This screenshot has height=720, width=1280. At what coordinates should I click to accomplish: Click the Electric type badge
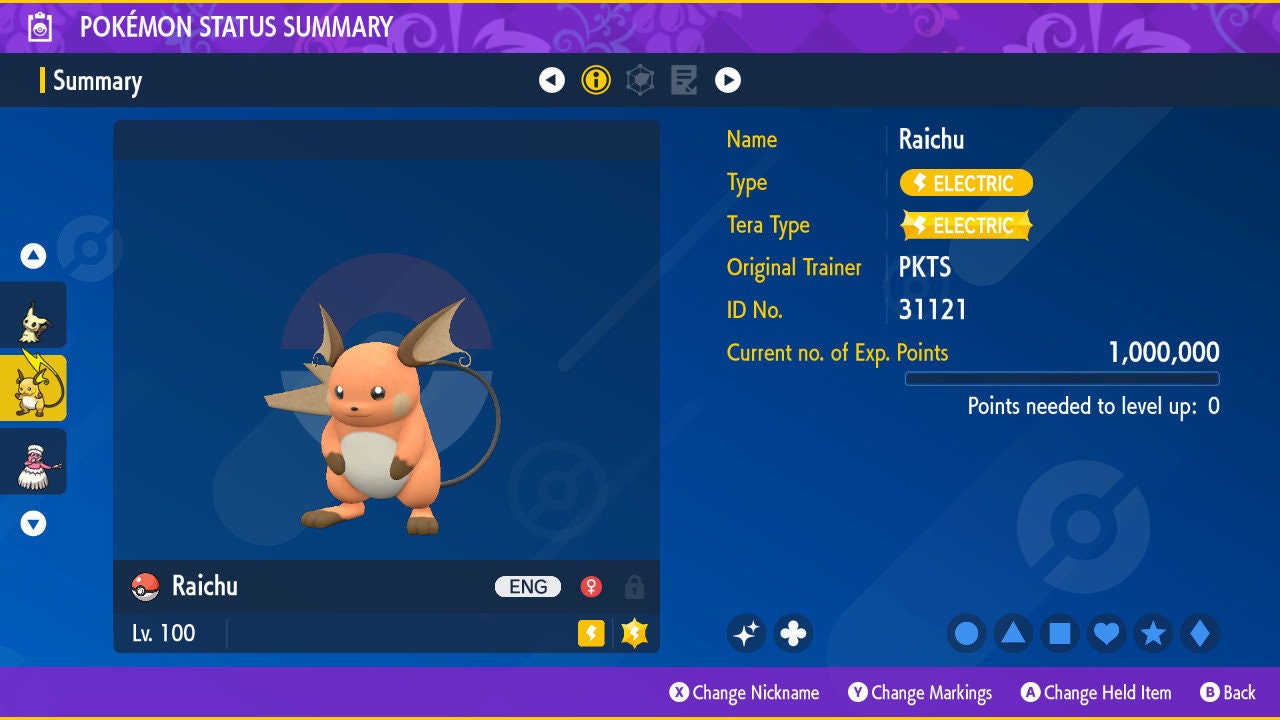pos(966,183)
